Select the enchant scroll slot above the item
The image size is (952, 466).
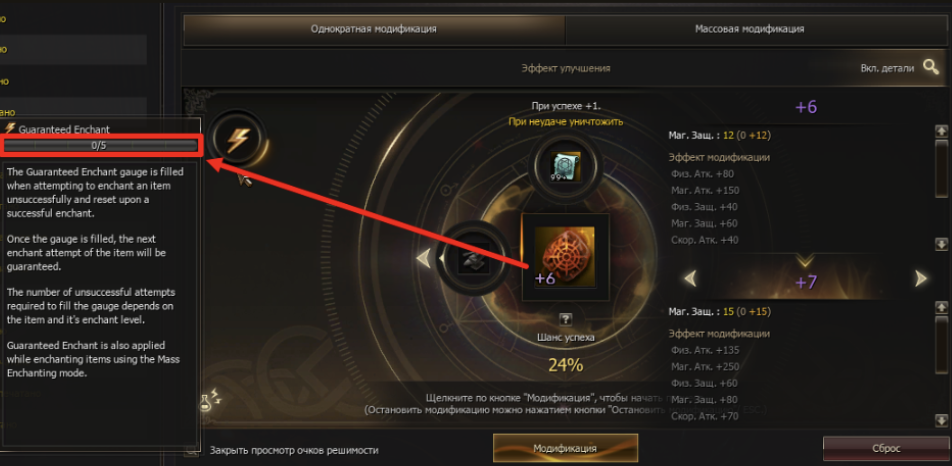566,164
